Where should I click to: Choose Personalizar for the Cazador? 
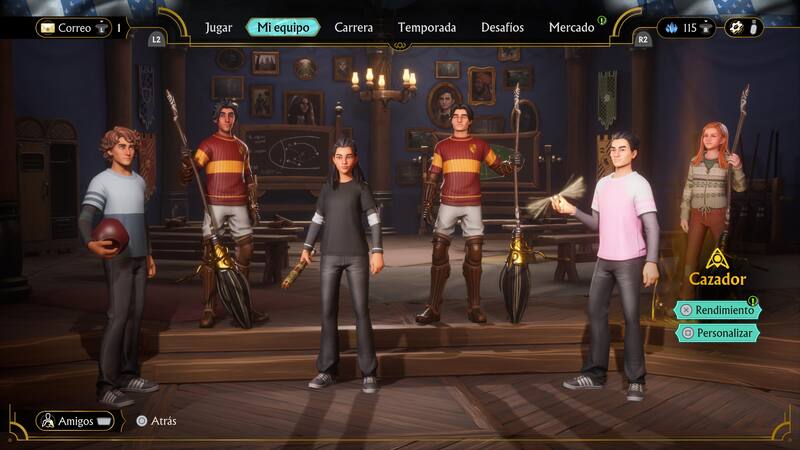718,333
